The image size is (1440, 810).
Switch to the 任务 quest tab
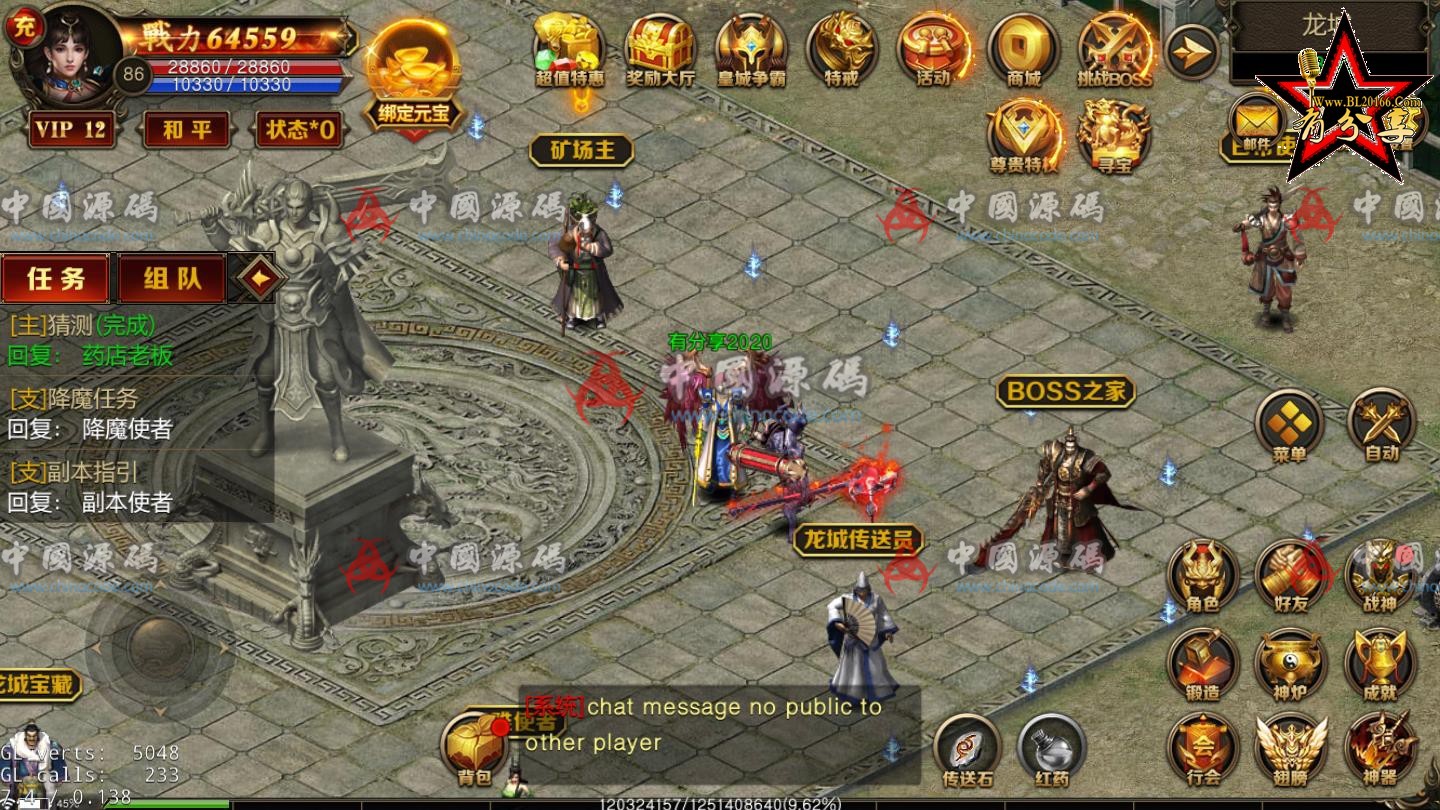point(56,278)
